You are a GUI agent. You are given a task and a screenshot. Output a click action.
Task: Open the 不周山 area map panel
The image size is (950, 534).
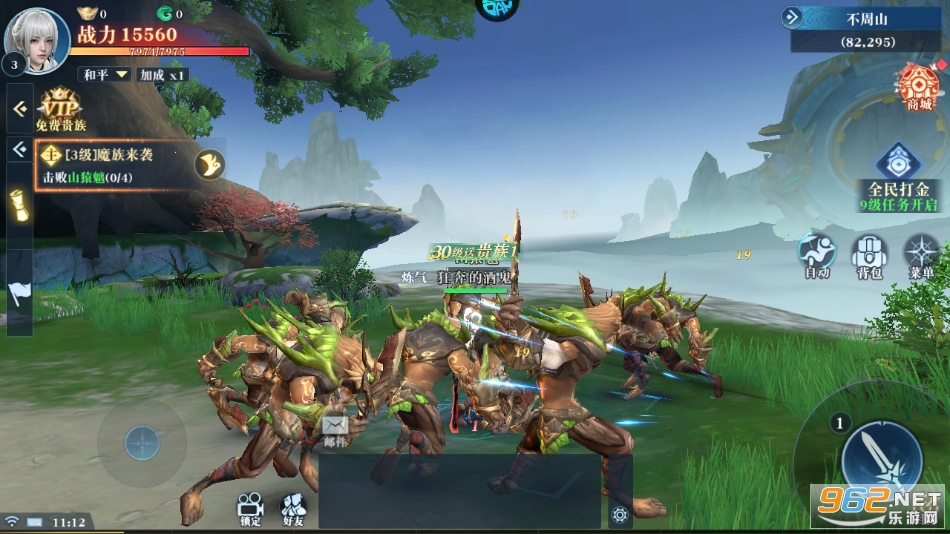point(865,29)
